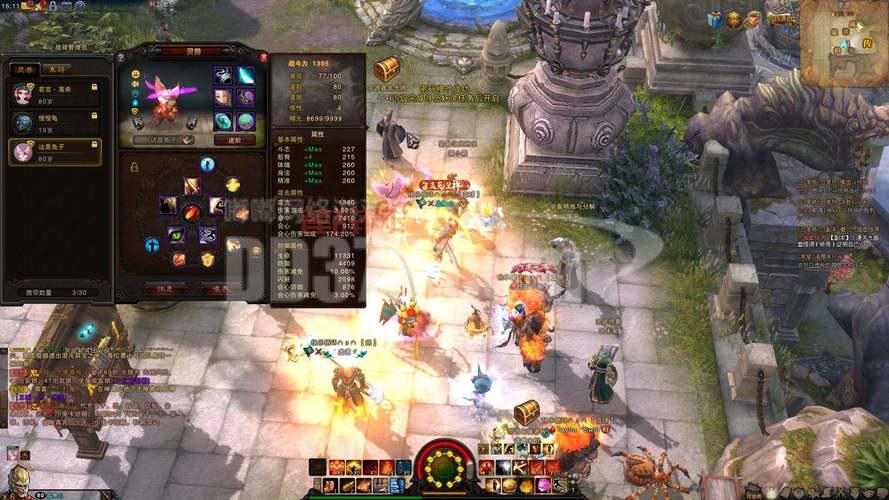This screenshot has width=889, height=500.
Task: Close the spirit beast panel
Action: point(264,57)
